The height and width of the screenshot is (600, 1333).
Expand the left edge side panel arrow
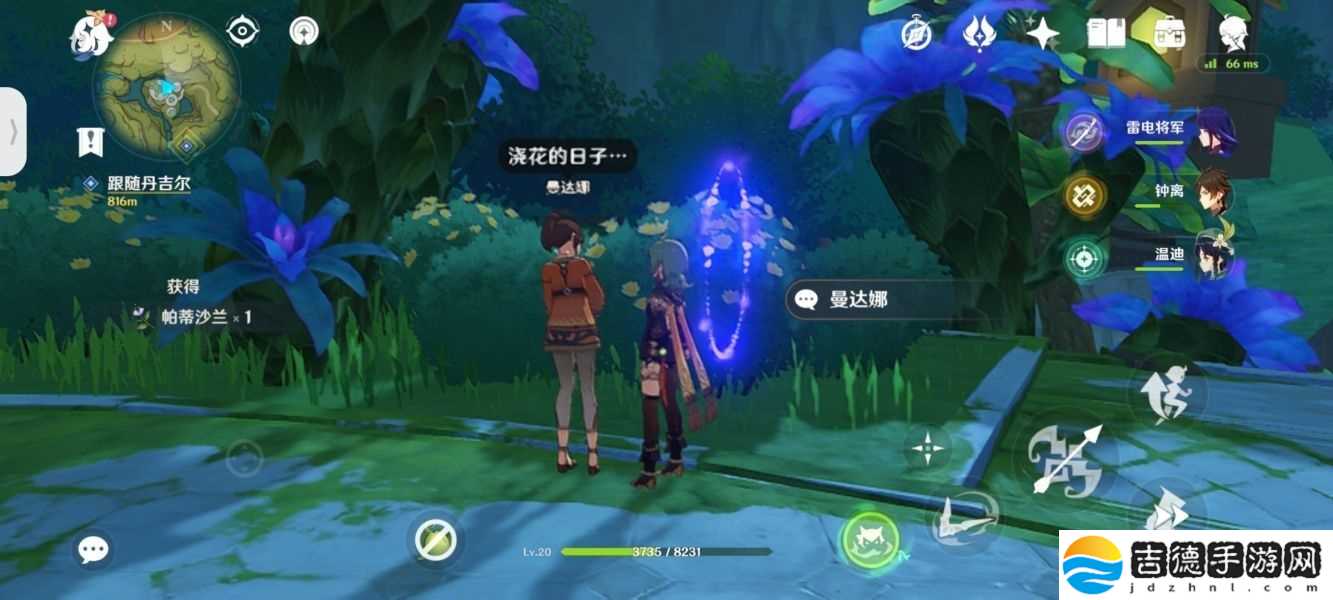click(12, 131)
